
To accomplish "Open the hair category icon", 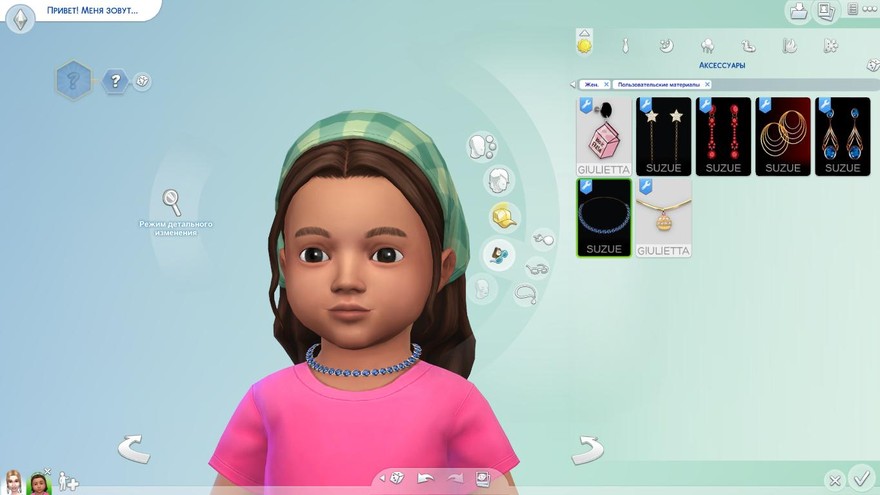I will point(498,181).
